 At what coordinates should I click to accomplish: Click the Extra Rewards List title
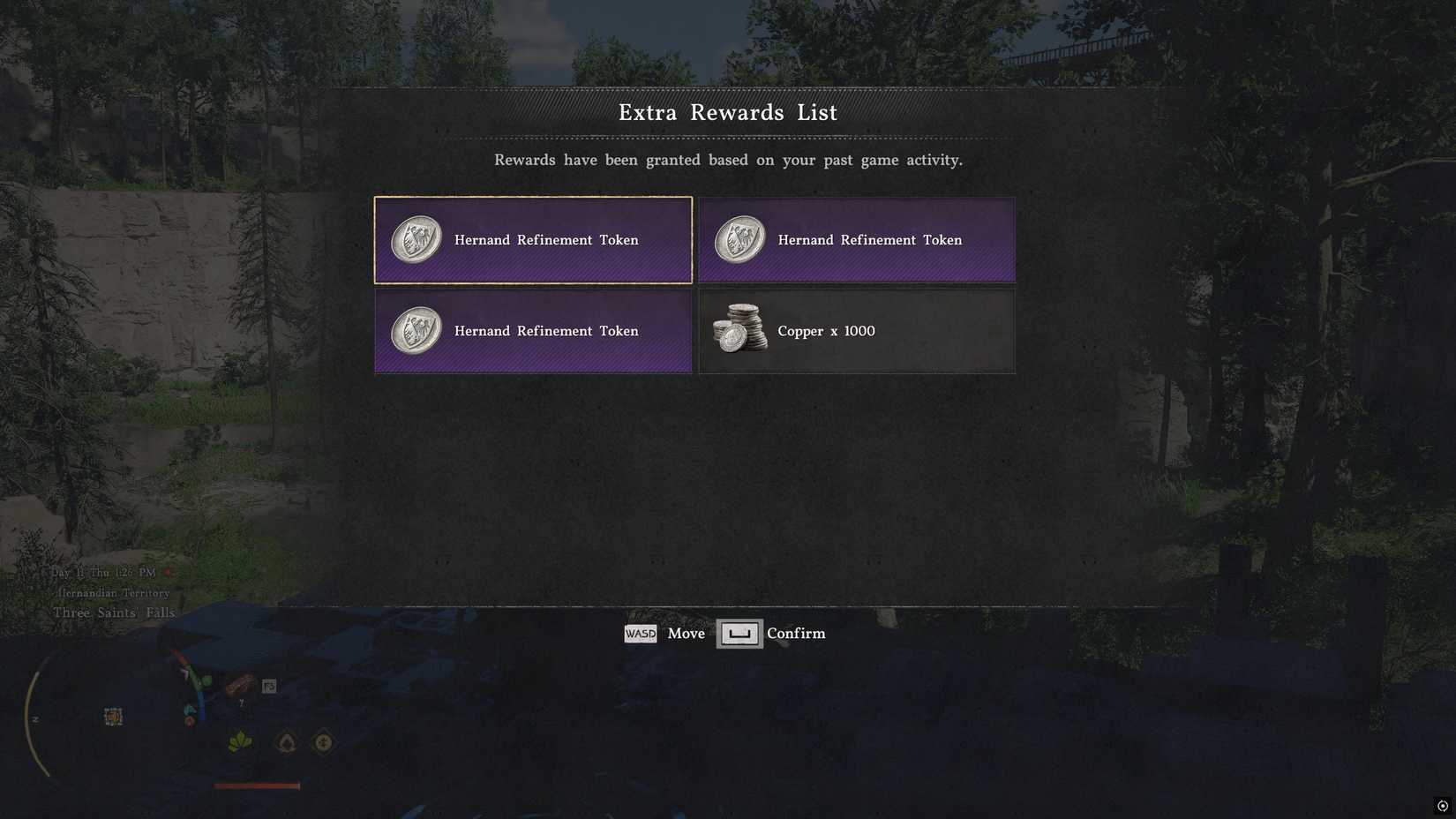pos(727,112)
